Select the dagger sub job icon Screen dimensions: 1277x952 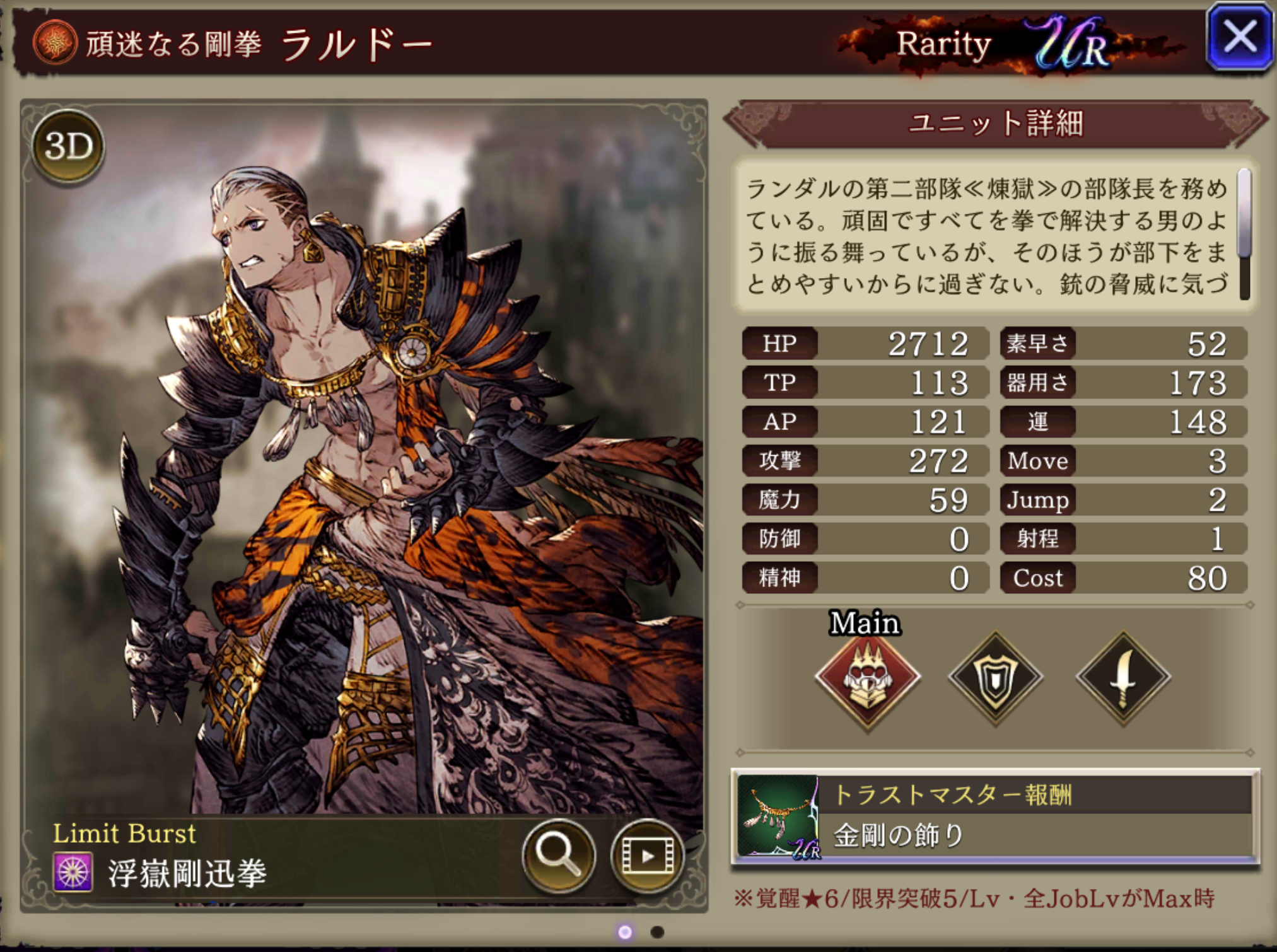pos(1123,678)
